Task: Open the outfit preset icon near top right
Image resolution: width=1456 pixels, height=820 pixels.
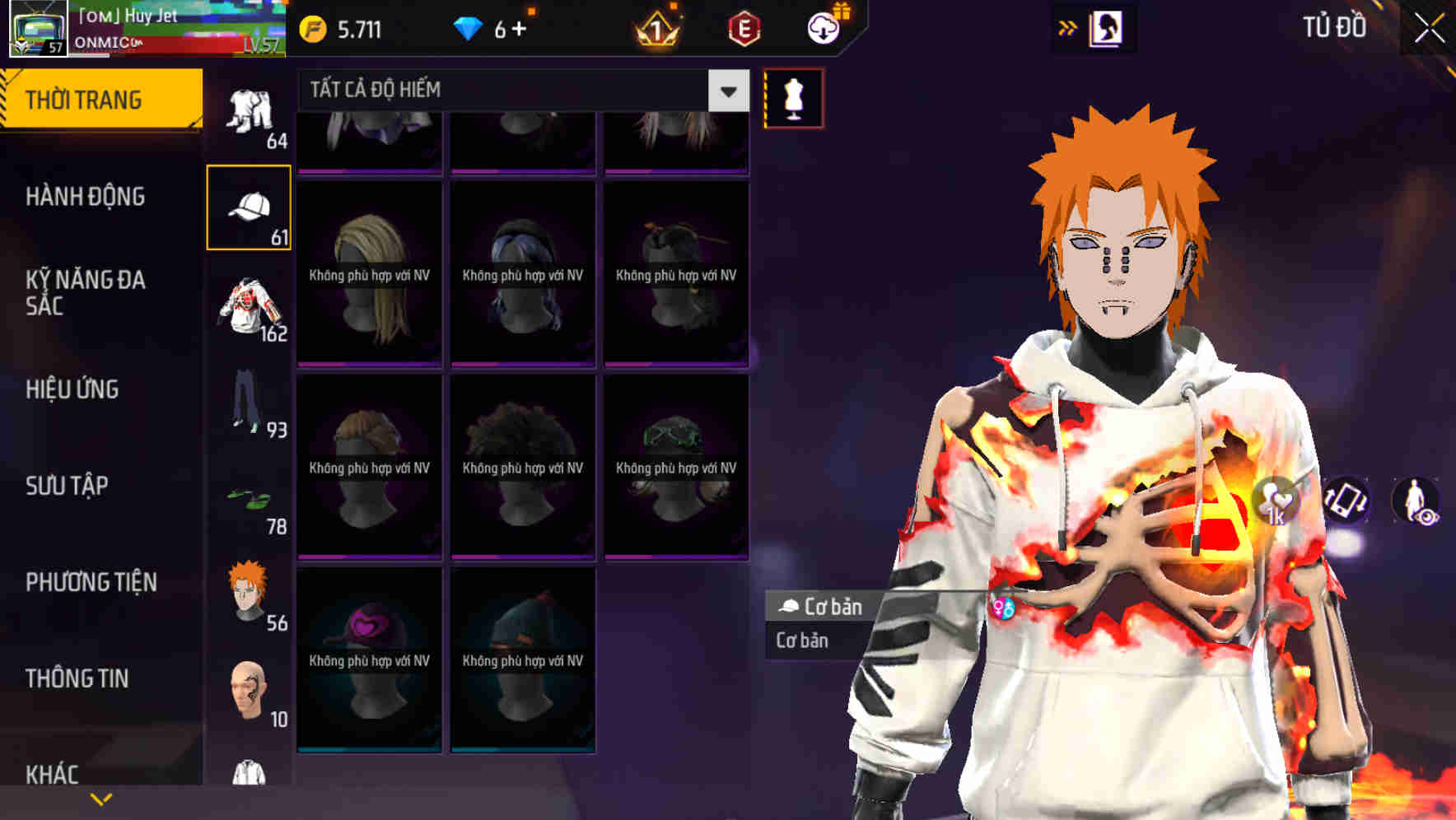Action: (x=1108, y=27)
